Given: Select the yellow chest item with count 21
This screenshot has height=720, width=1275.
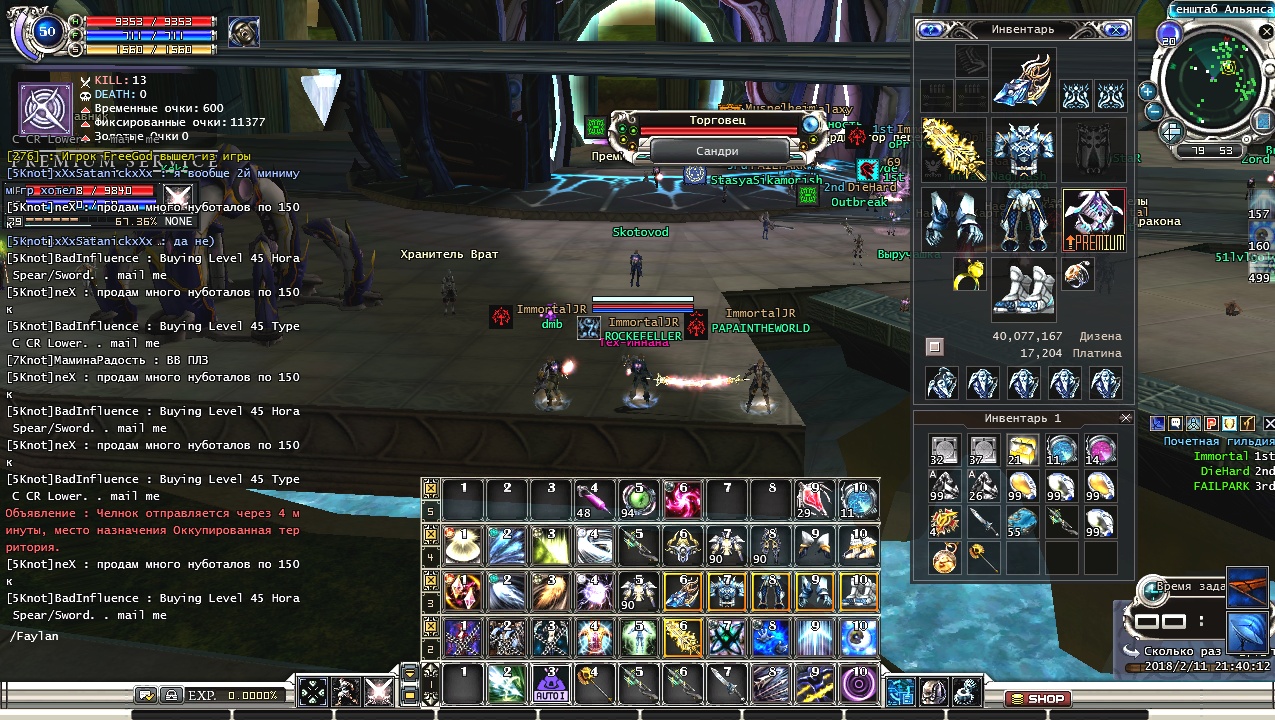Looking at the screenshot, I should tap(1022, 451).
